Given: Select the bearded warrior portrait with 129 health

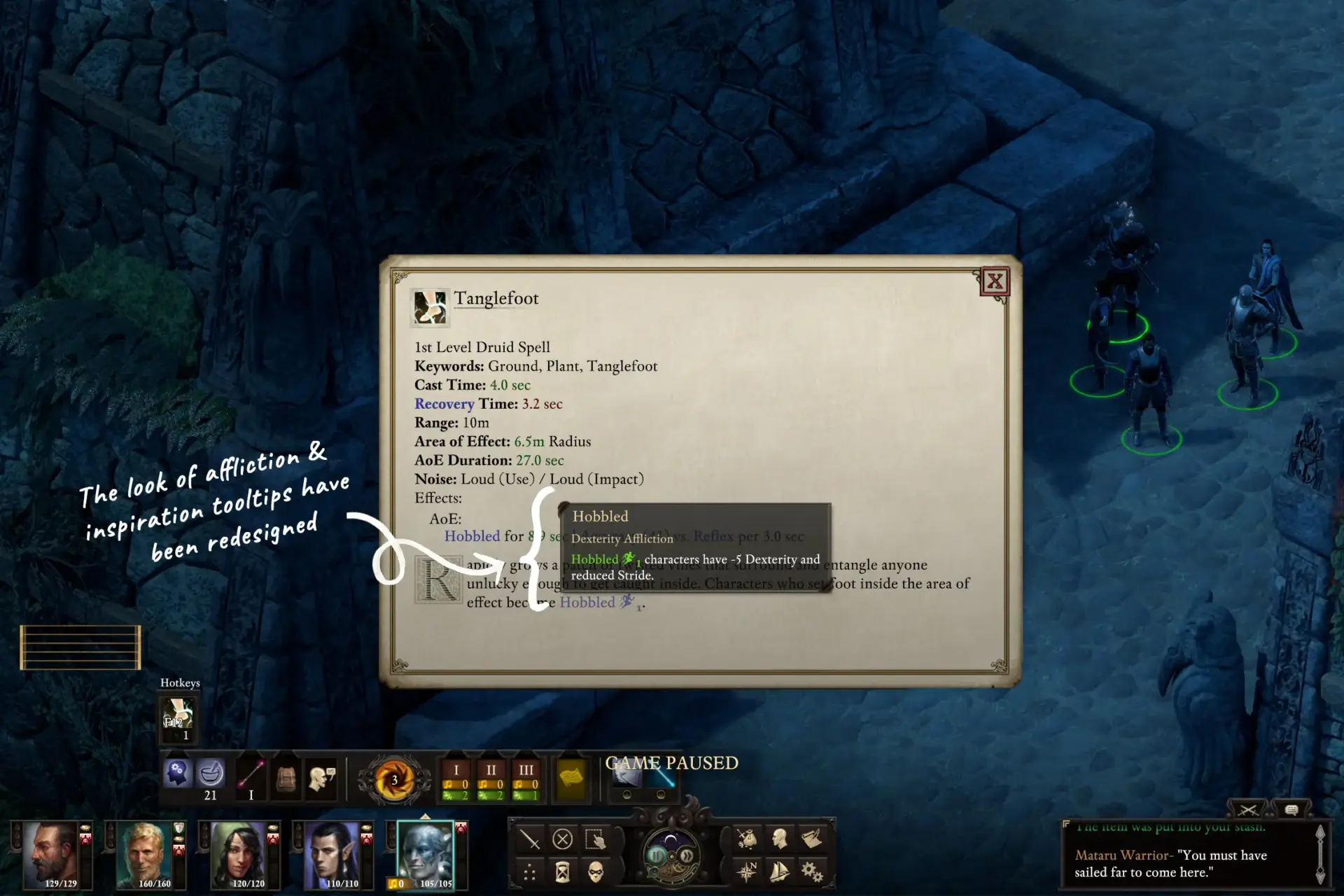Looking at the screenshot, I should 50,854.
